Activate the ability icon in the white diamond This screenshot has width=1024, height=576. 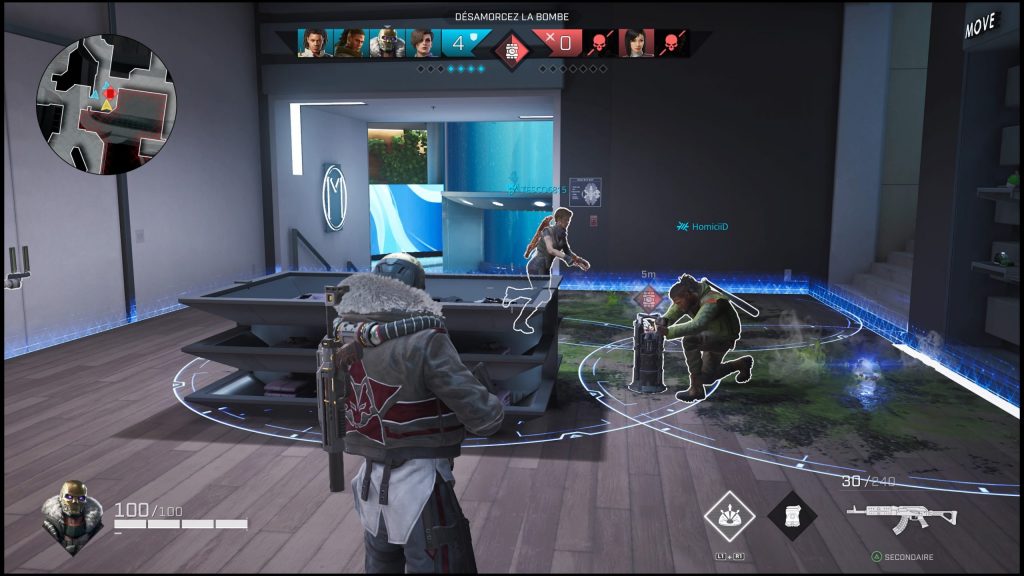[729, 516]
